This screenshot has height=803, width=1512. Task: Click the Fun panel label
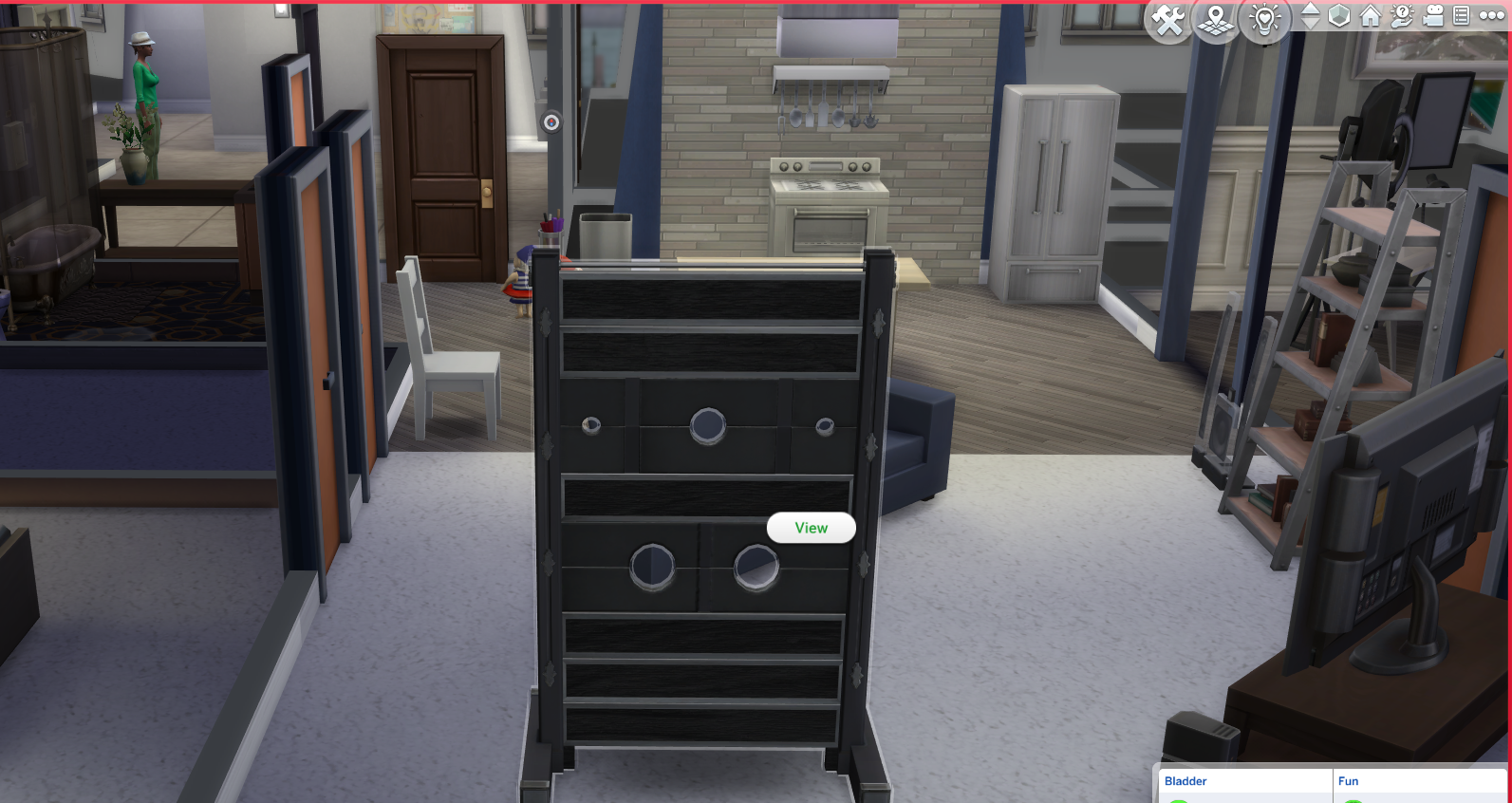tap(1349, 781)
